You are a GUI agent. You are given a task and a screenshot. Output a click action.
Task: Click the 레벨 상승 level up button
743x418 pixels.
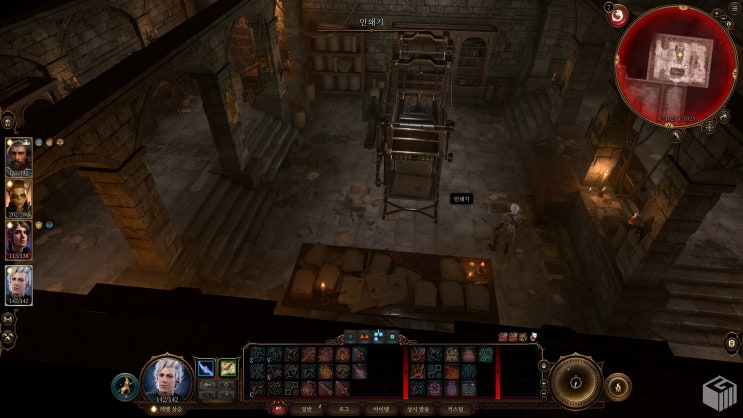click(167, 409)
